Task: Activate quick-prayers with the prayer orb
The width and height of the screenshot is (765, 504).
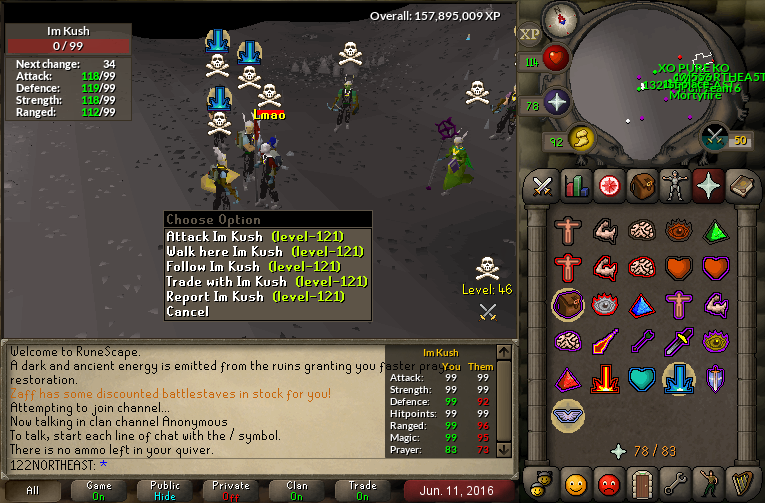Action: click(556, 103)
